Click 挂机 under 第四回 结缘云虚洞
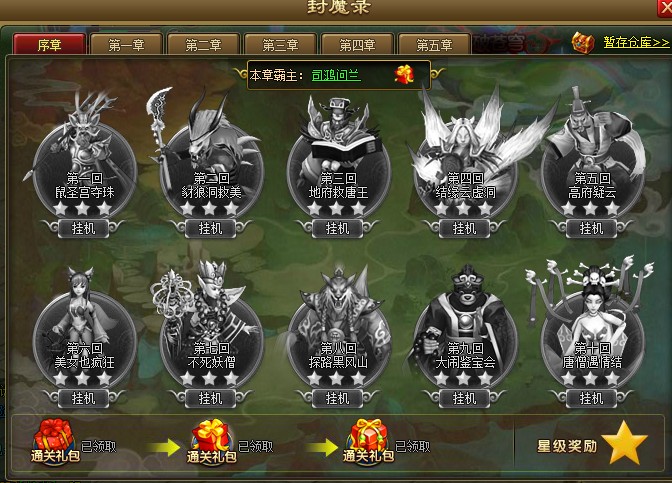The height and width of the screenshot is (483, 672). [x=464, y=228]
